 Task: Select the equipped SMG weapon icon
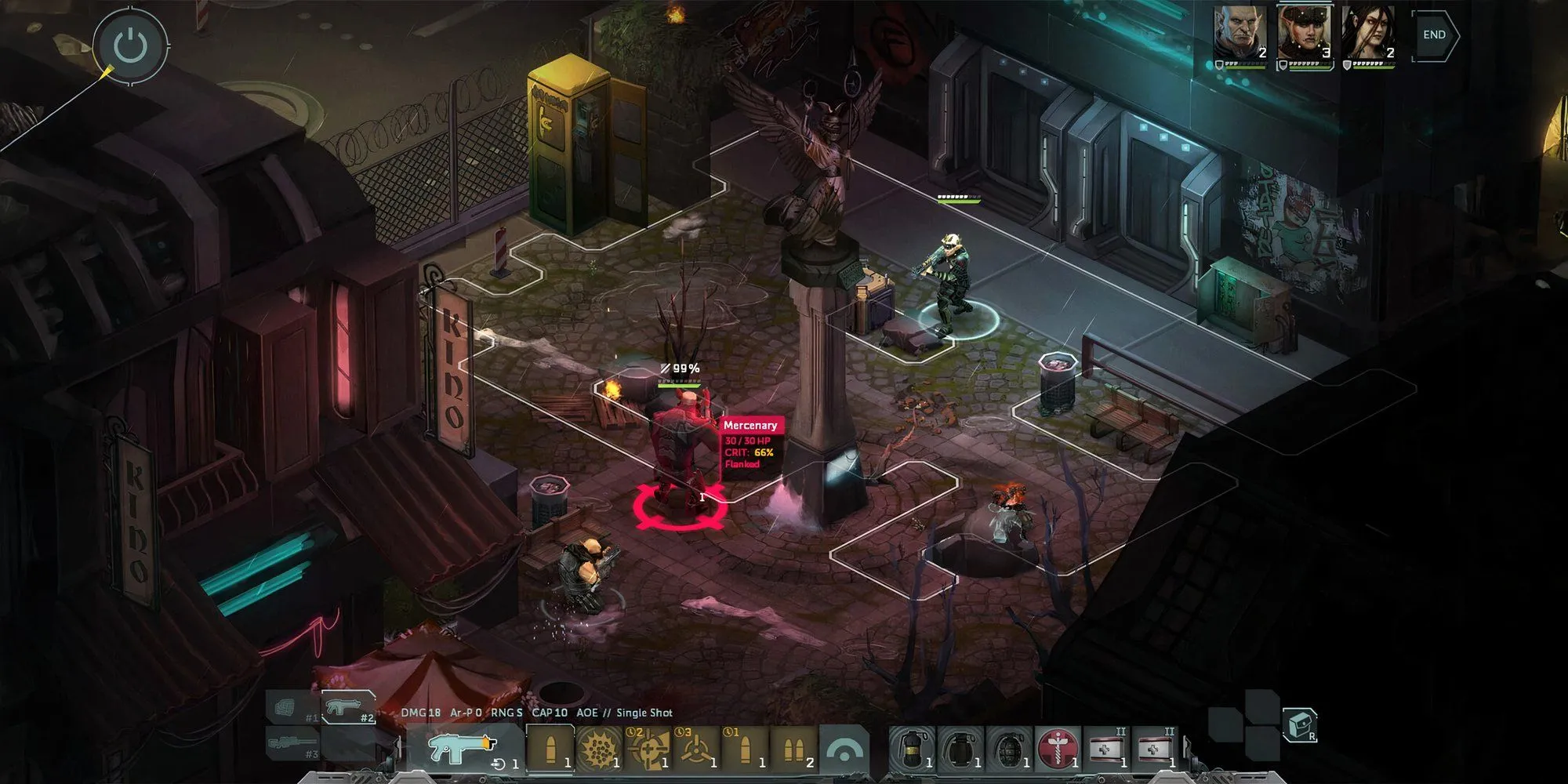[459, 747]
